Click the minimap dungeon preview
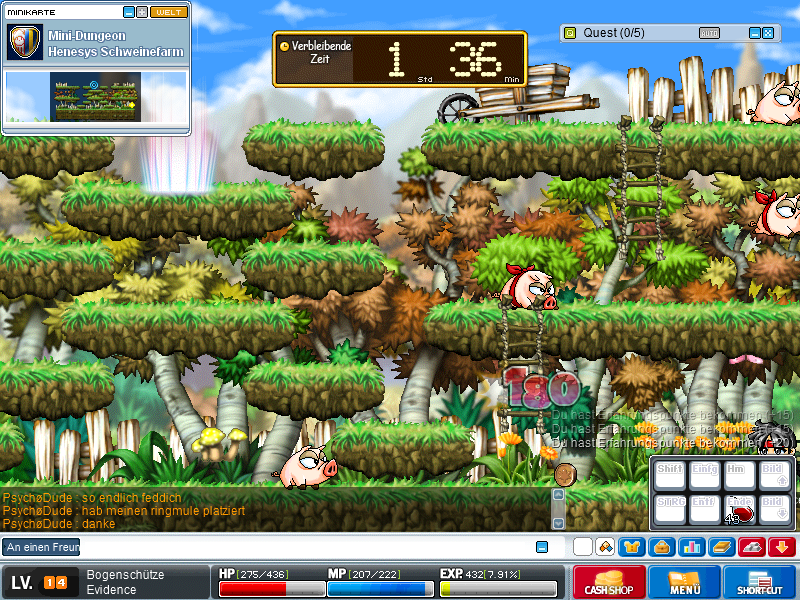 pyautogui.click(x=94, y=97)
